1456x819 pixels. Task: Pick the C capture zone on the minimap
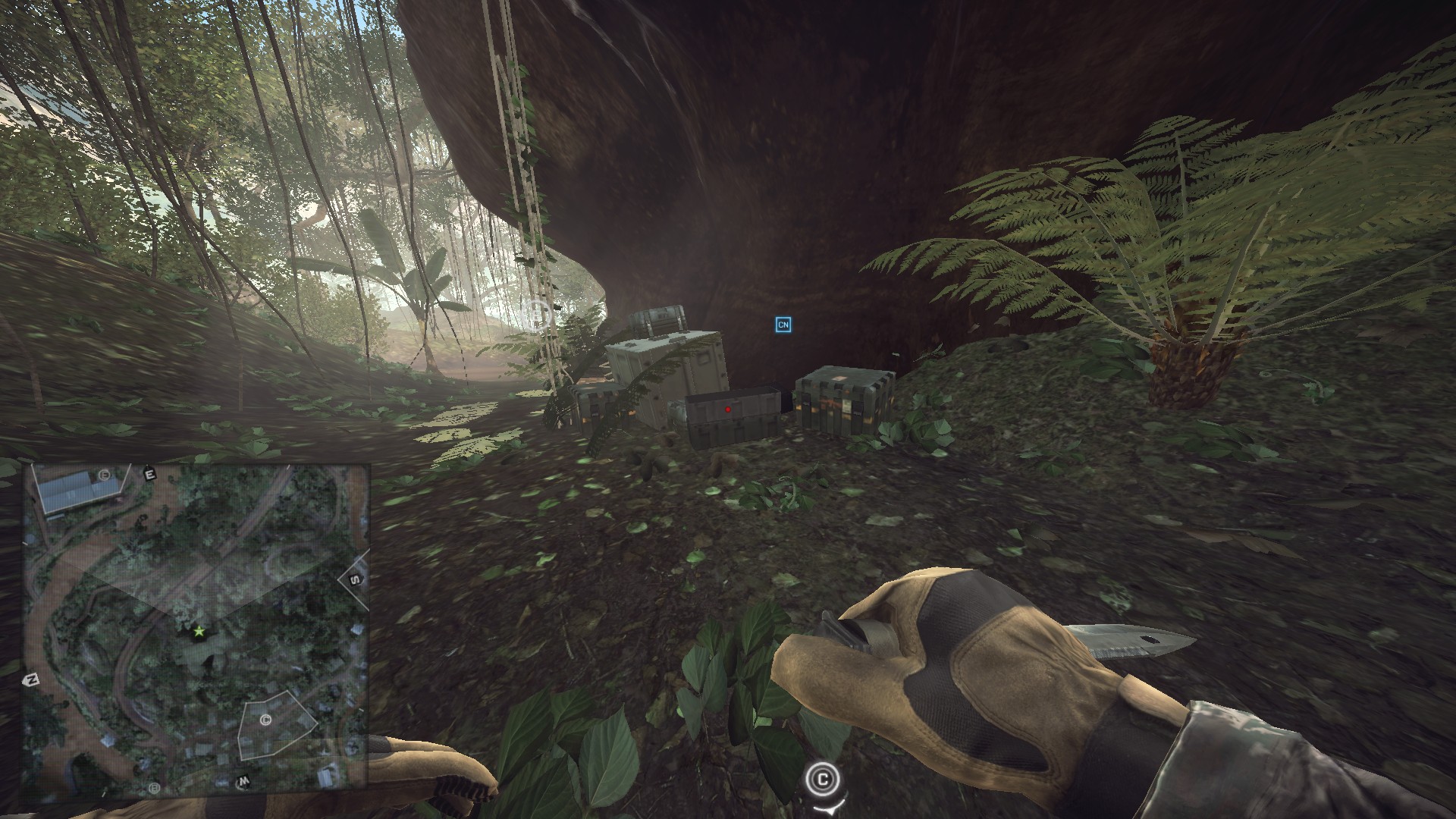[x=265, y=720]
